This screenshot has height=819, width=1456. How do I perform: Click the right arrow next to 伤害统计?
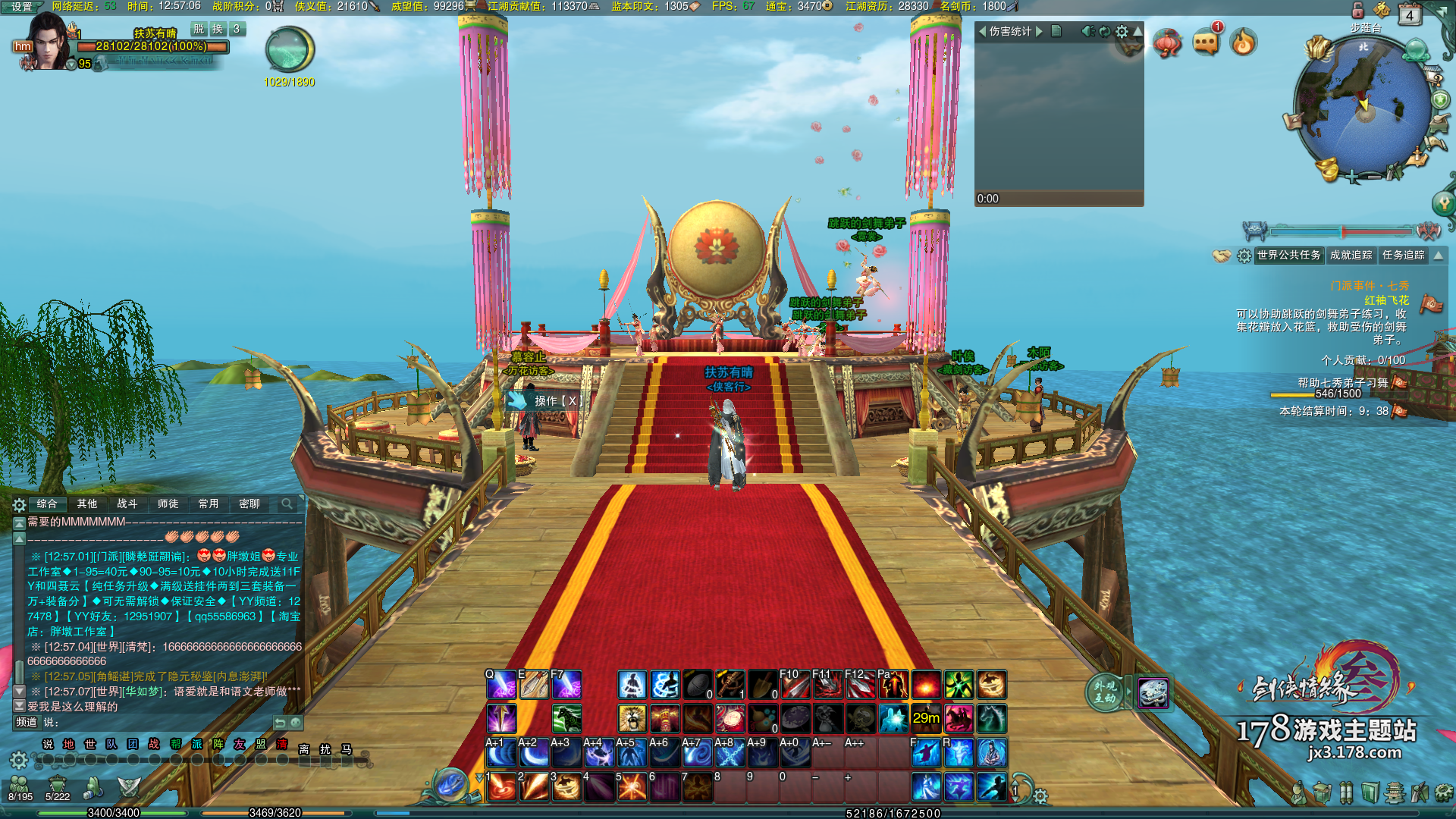tap(1040, 31)
